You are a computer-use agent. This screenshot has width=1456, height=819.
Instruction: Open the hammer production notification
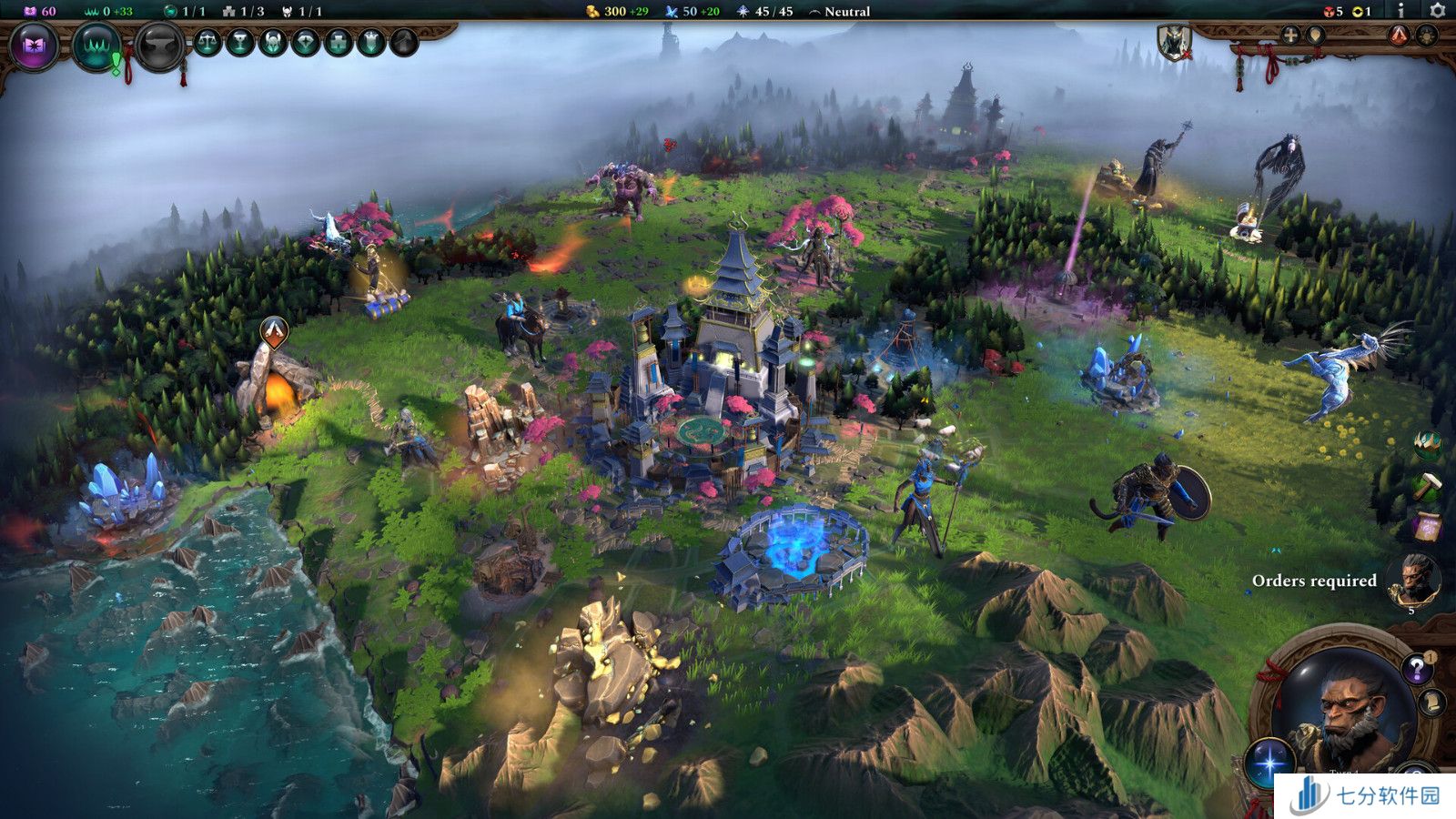coord(1427,485)
